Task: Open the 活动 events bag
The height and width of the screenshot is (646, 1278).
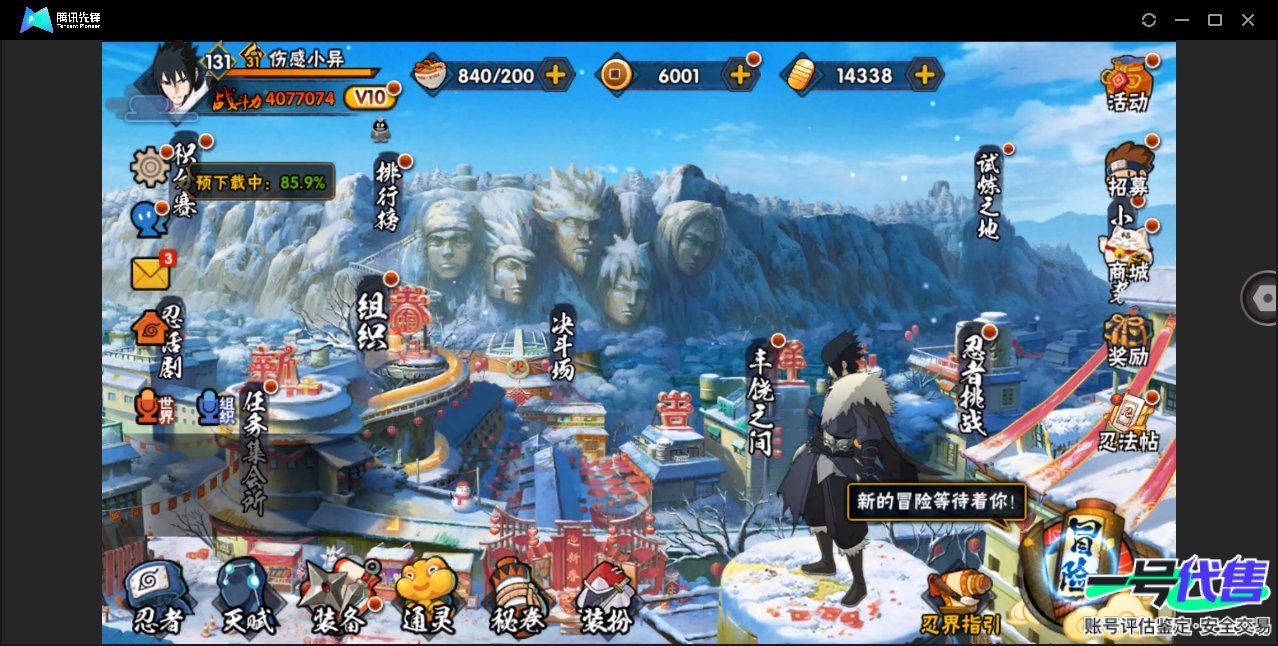Action: tap(1127, 84)
